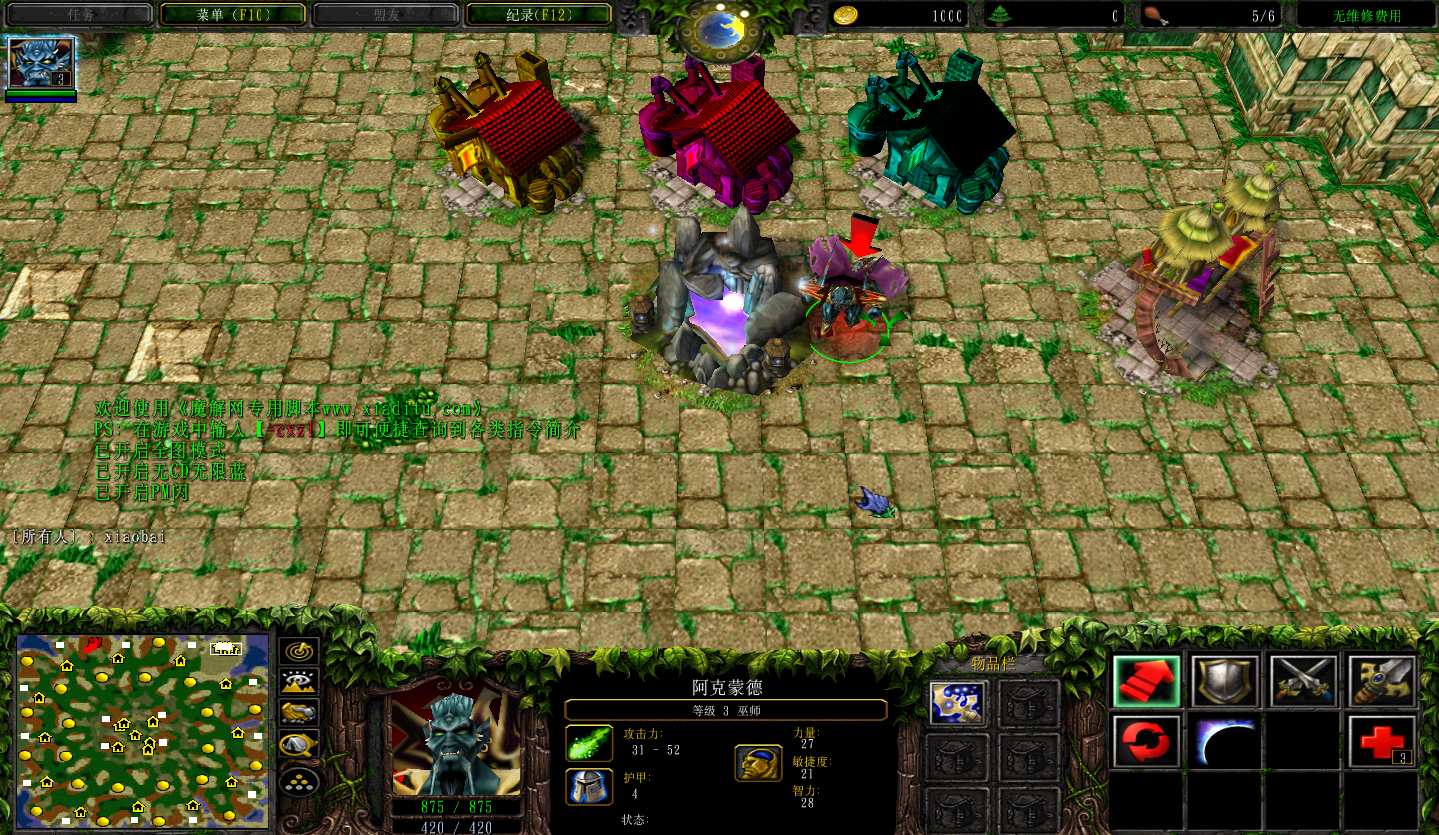Open the formation movement toggle button
This screenshot has height=835, width=1439.
299,778
